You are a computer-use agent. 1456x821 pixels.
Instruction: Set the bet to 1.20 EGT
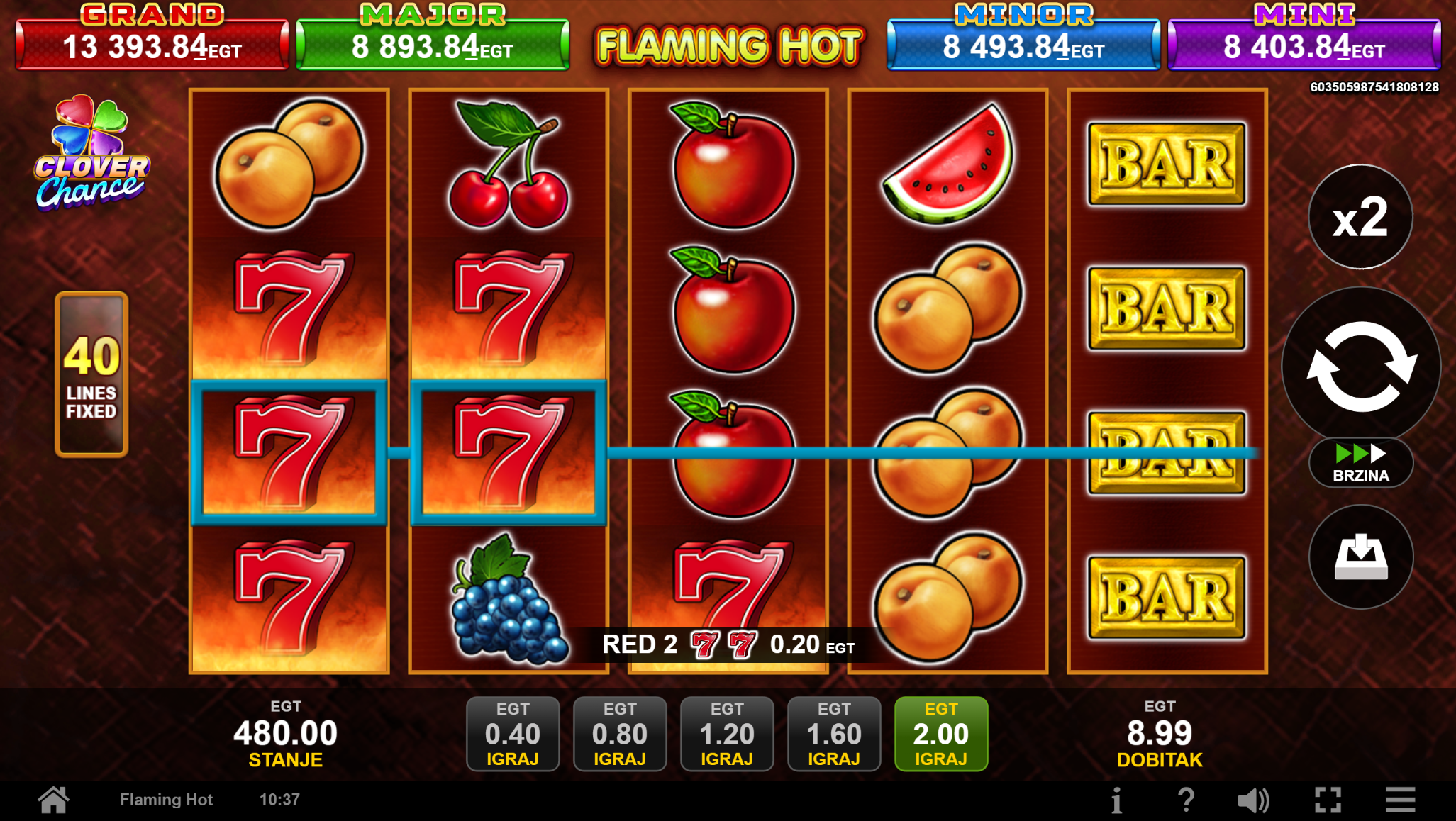726,734
